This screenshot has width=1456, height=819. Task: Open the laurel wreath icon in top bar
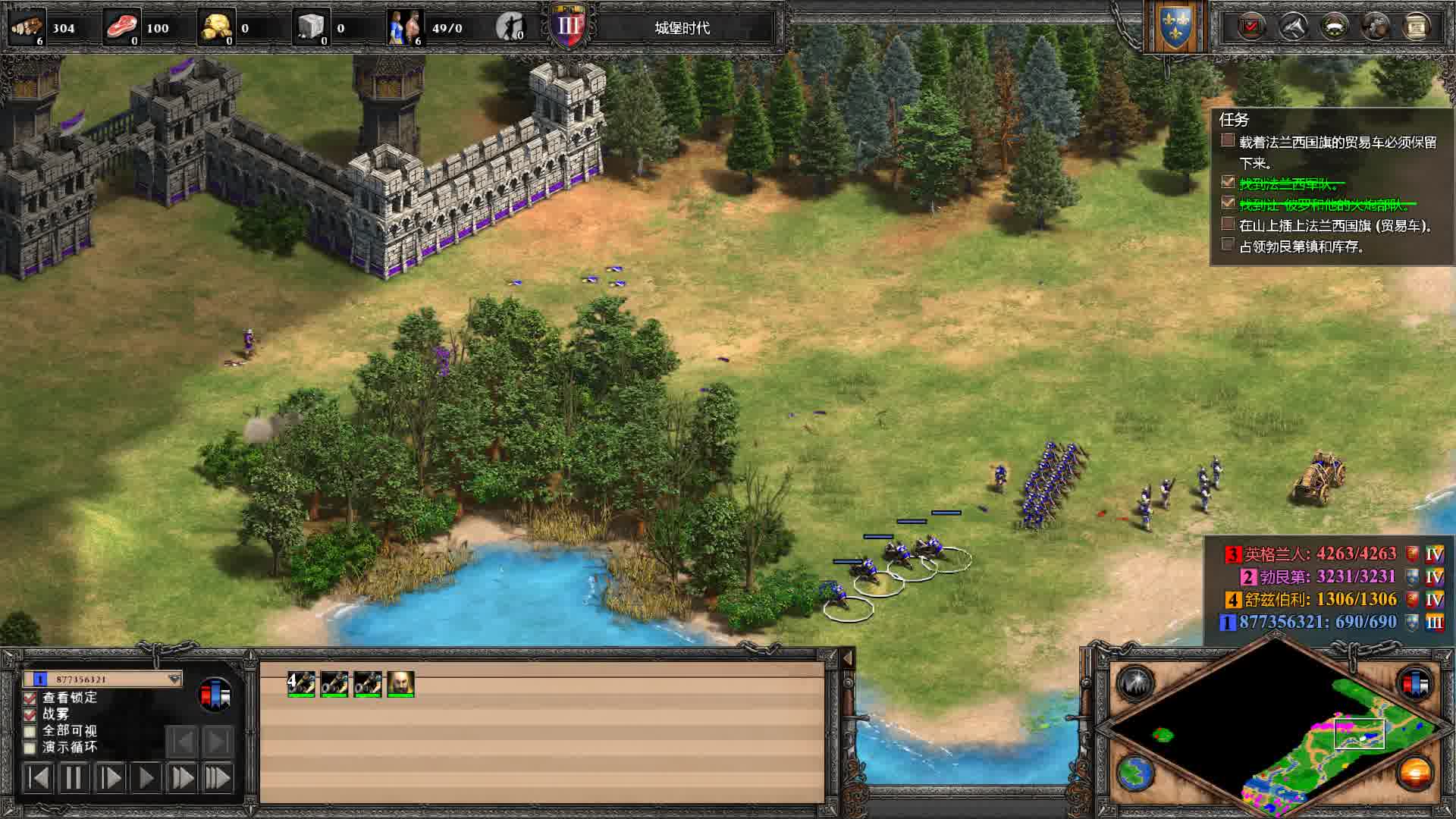click(x=1334, y=27)
